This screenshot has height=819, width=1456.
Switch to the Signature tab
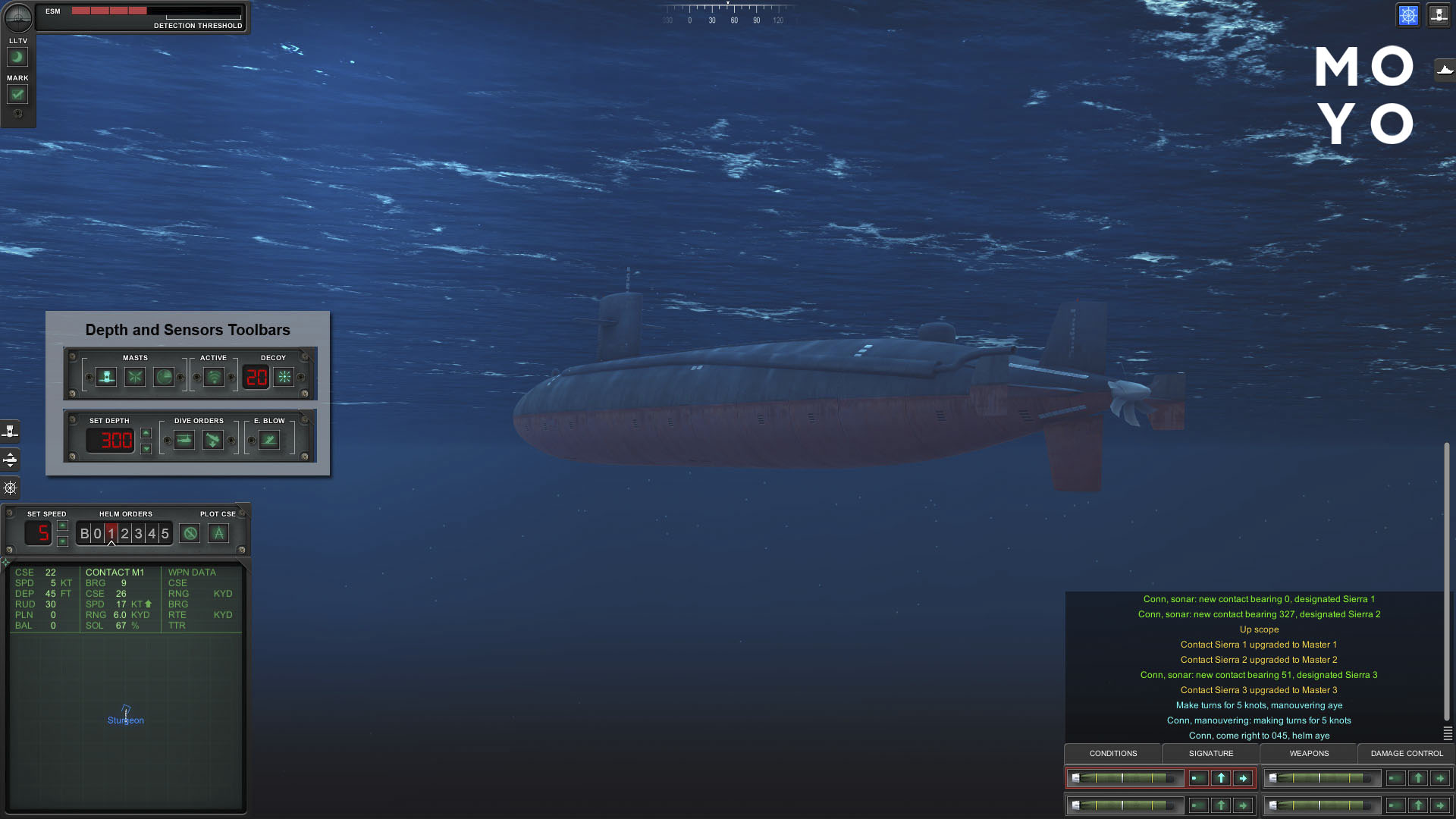[x=1210, y=753]
